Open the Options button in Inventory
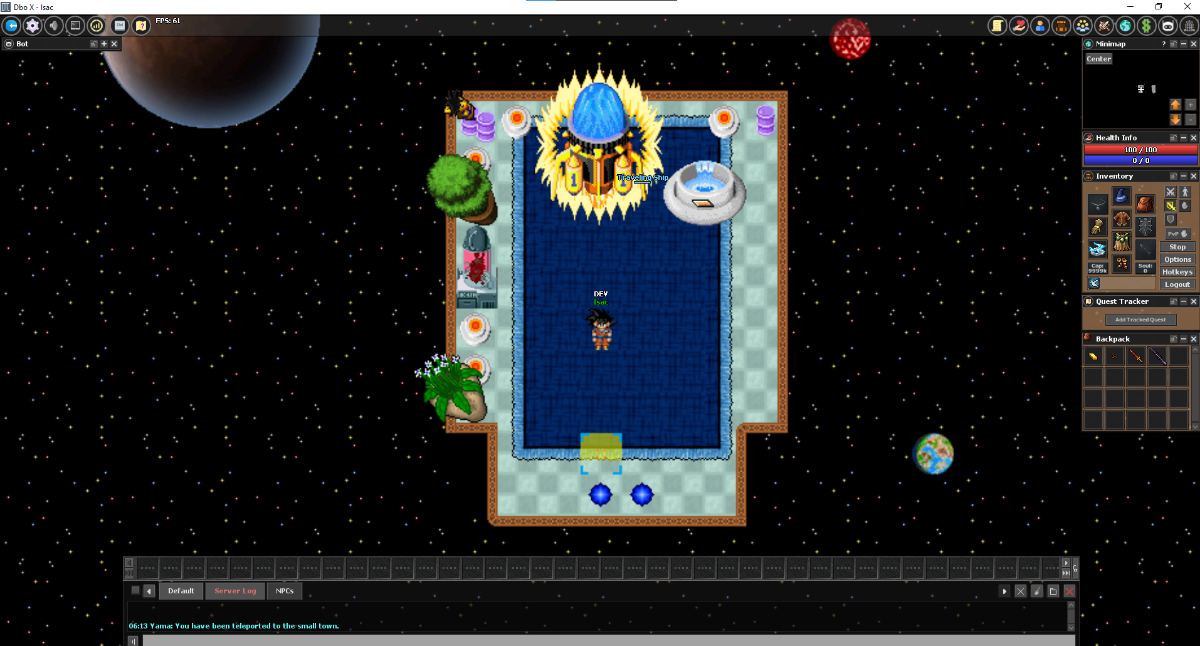 click(x=1177, y=259)
